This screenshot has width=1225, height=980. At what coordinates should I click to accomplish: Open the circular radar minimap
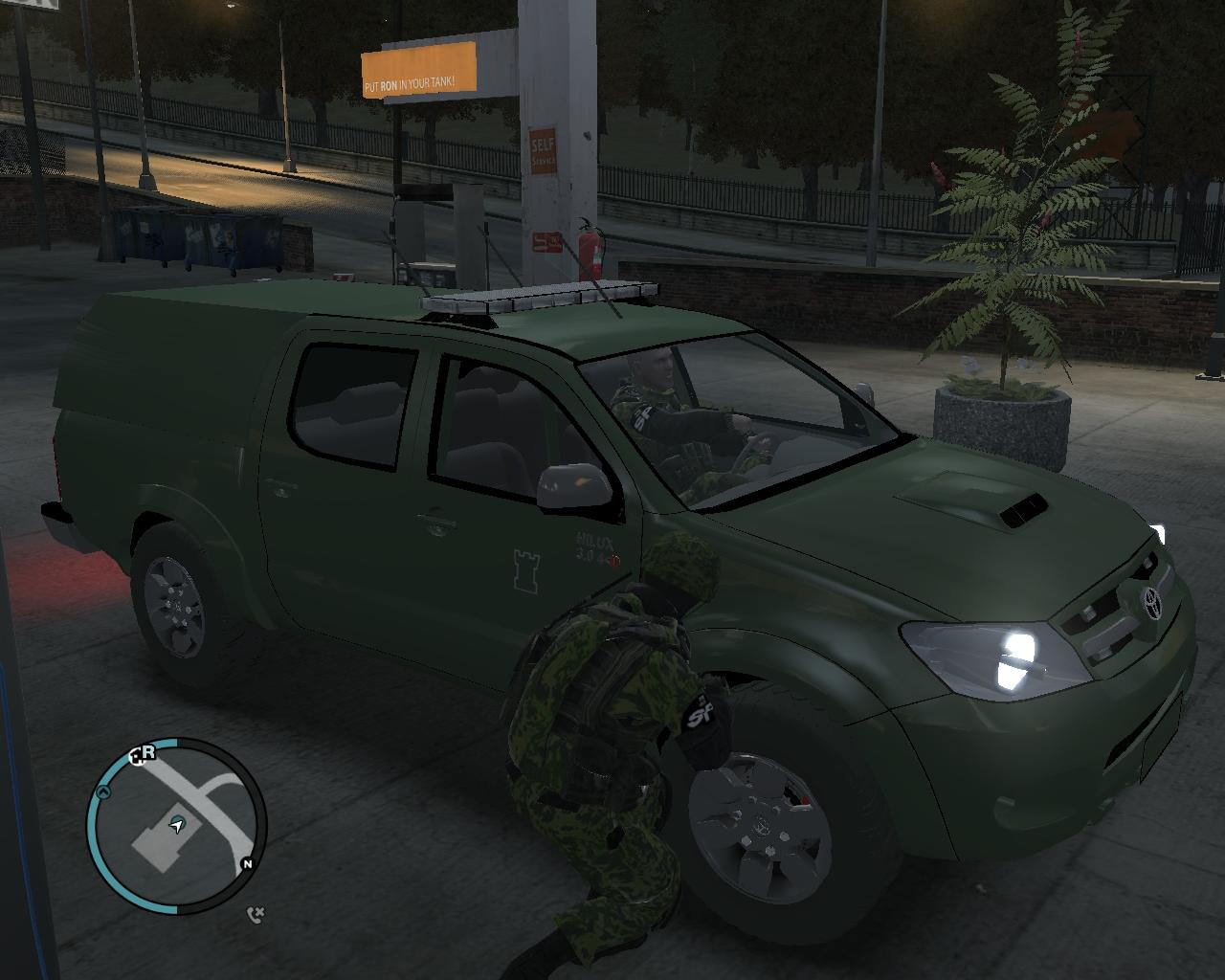tap(176, 825)
